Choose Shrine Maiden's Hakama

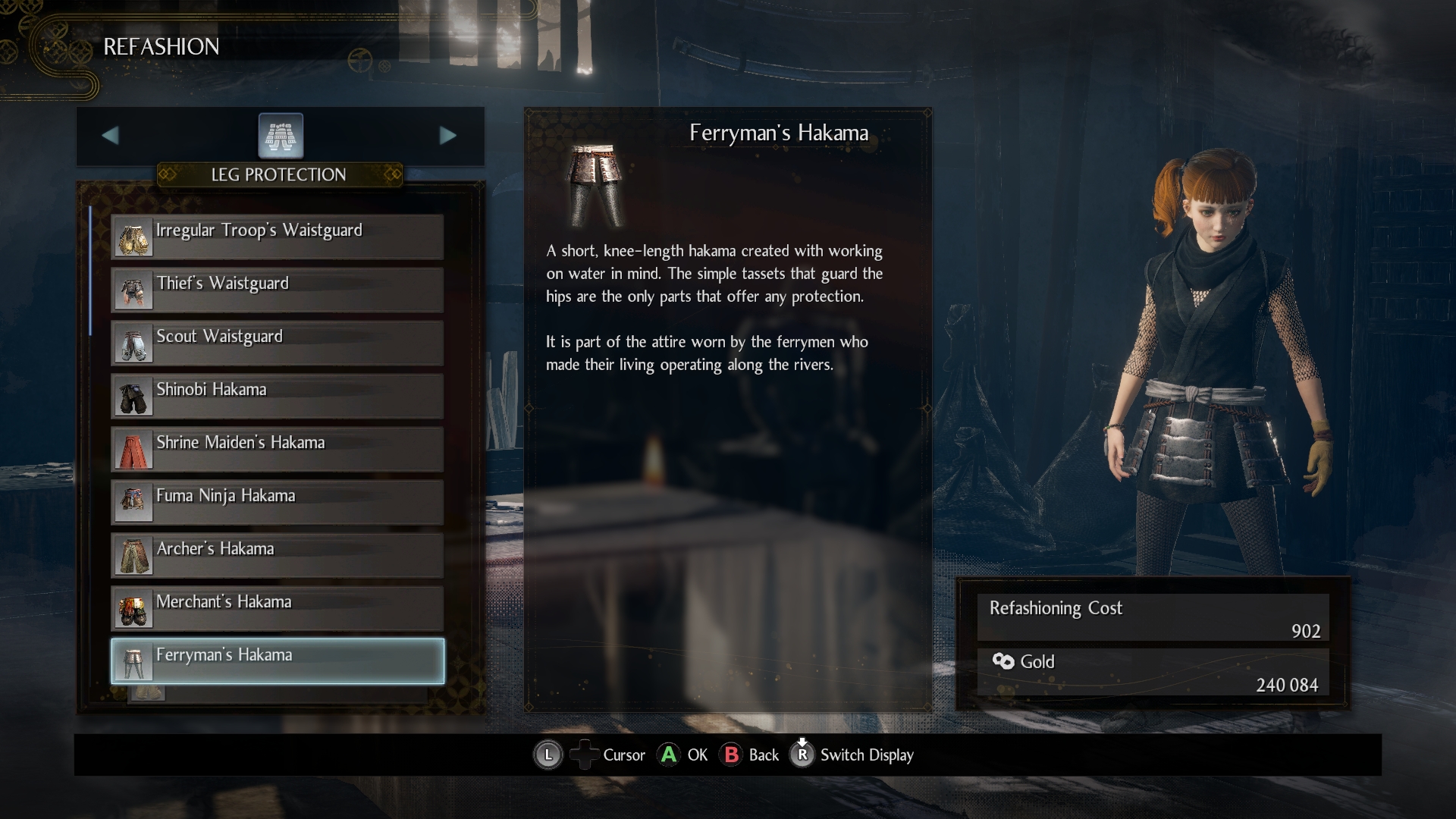tap(278, 450)
